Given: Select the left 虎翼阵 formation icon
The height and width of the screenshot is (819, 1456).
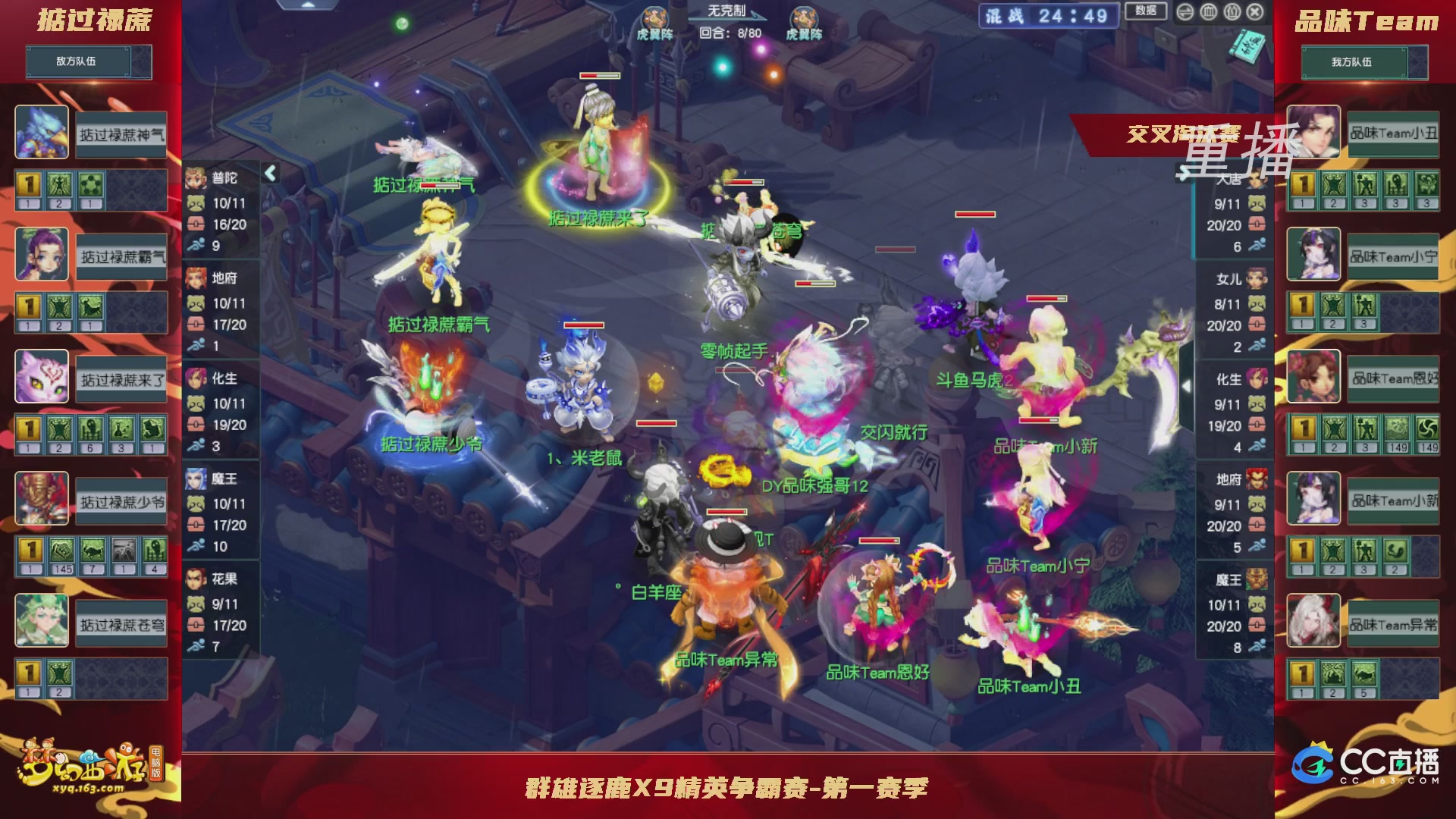Looking at the screenshot, I should point(654,17).
